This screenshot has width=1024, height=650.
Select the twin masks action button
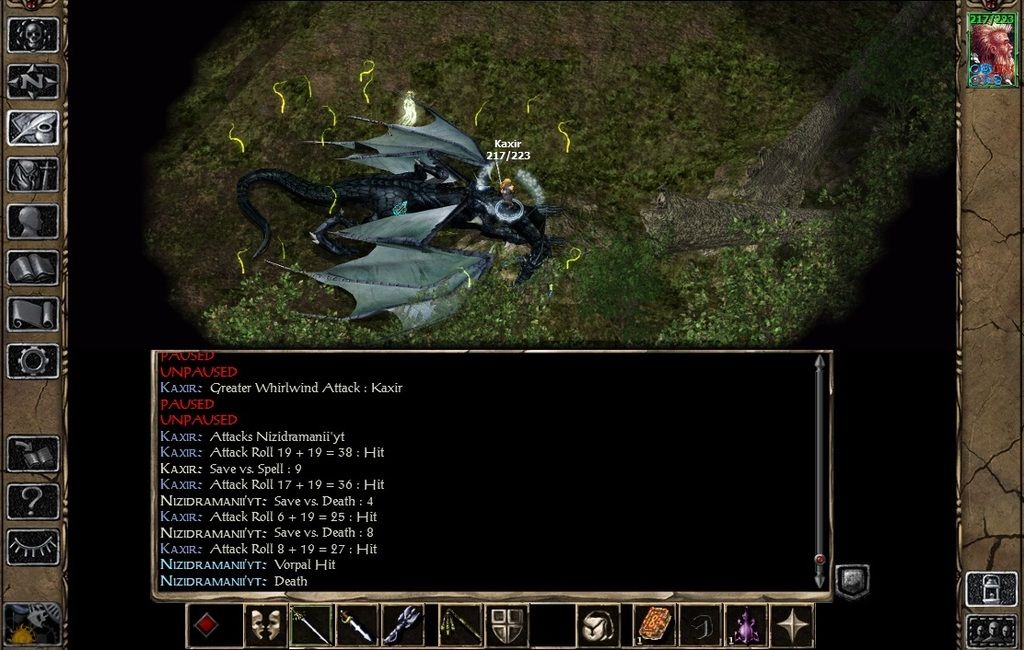(x=265, y=626)
